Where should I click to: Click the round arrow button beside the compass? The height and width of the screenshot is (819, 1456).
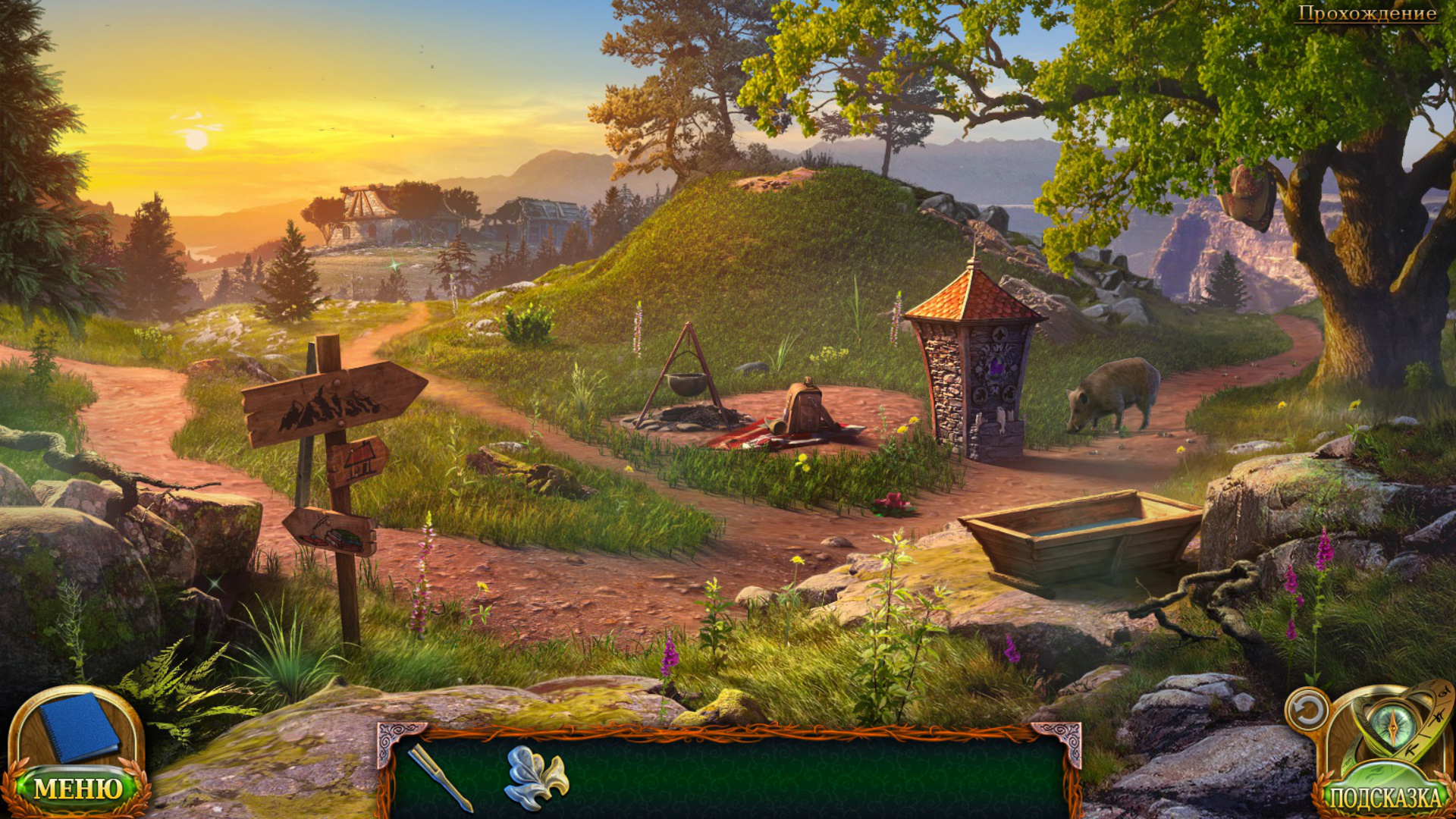(x=1307, y=711)
